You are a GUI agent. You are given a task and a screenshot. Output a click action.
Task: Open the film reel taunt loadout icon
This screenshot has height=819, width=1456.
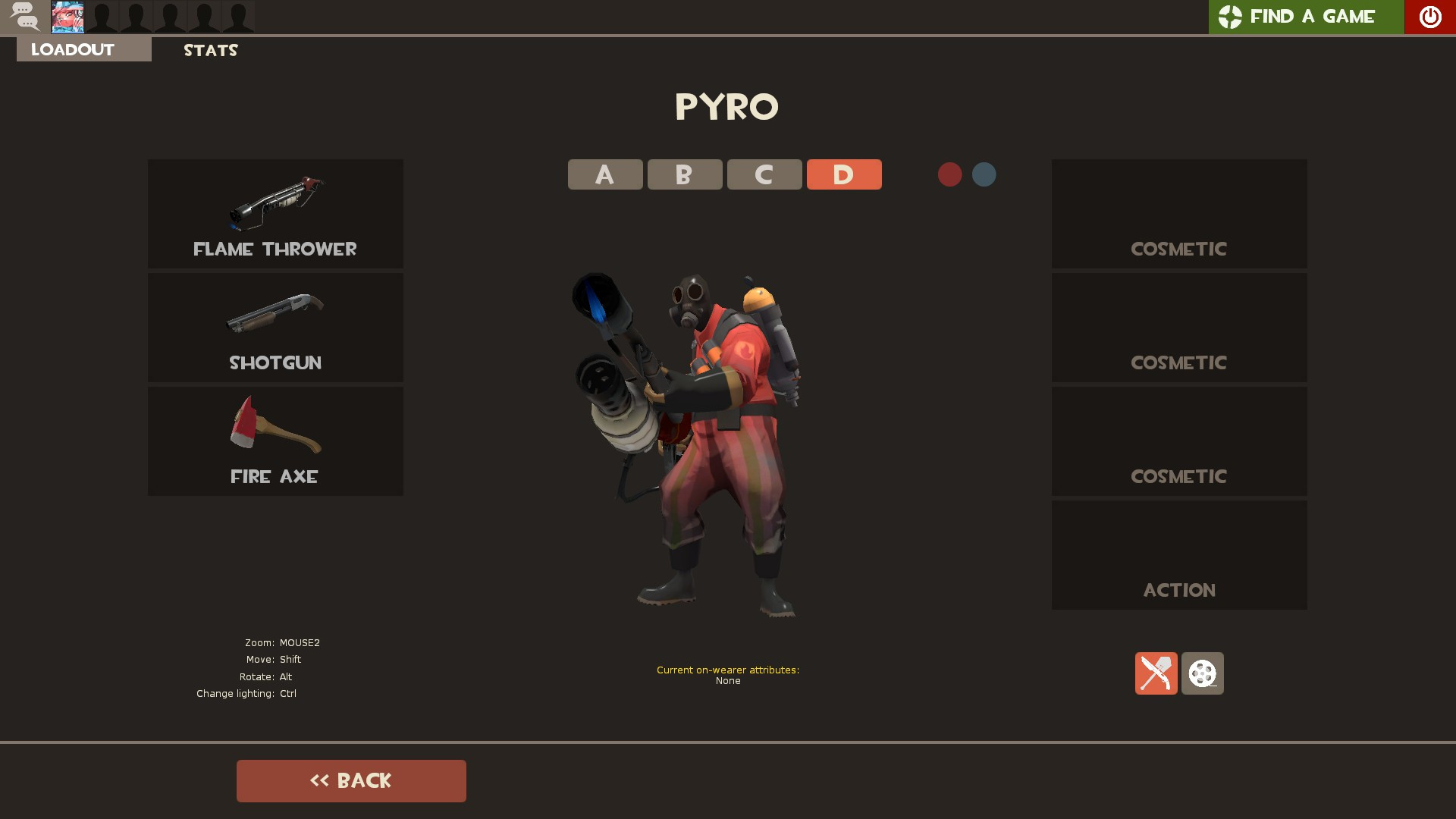[1202, 673]
